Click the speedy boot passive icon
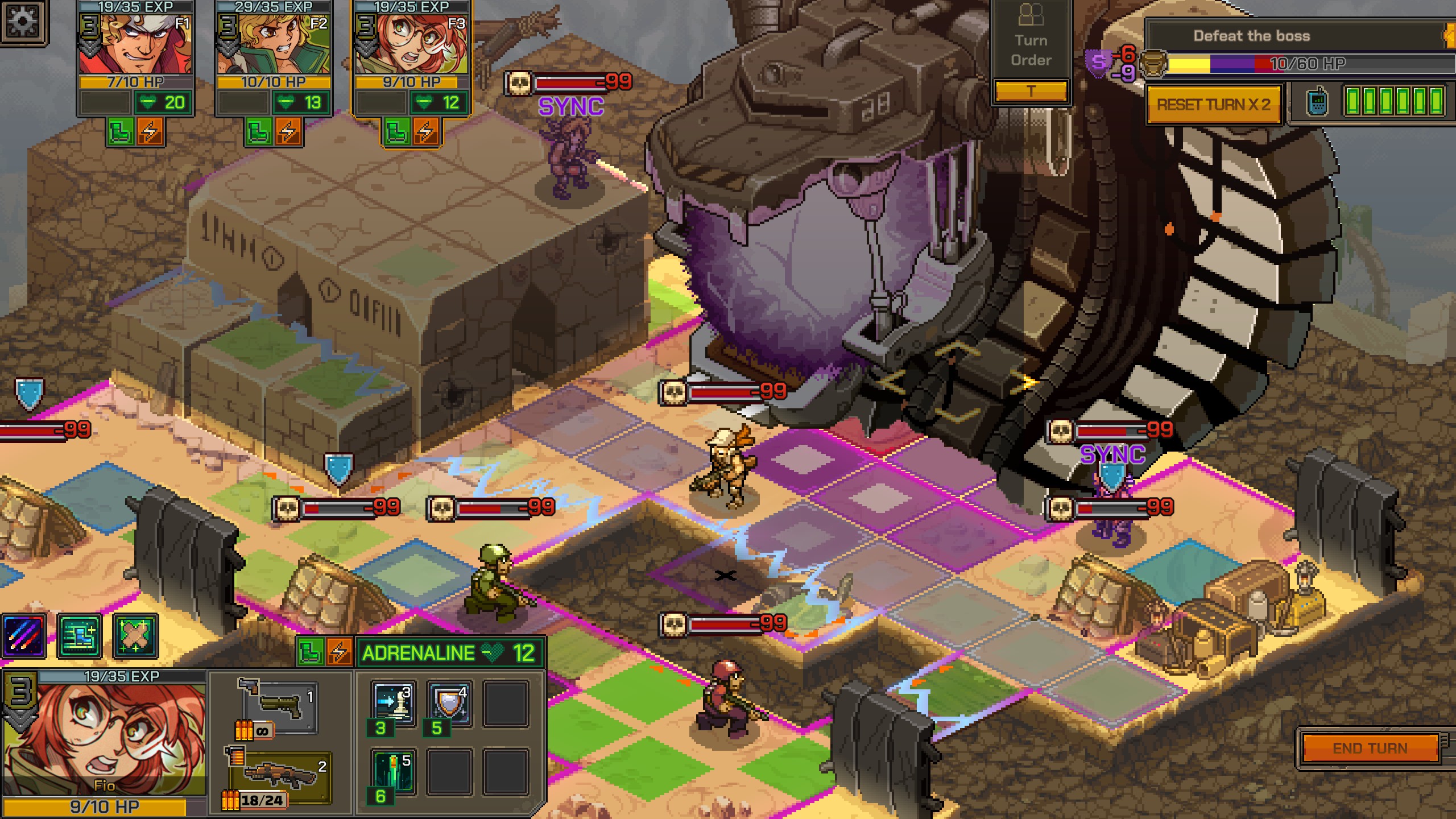This screenshot has width=1456, height=819. click(x=80, y=636)
